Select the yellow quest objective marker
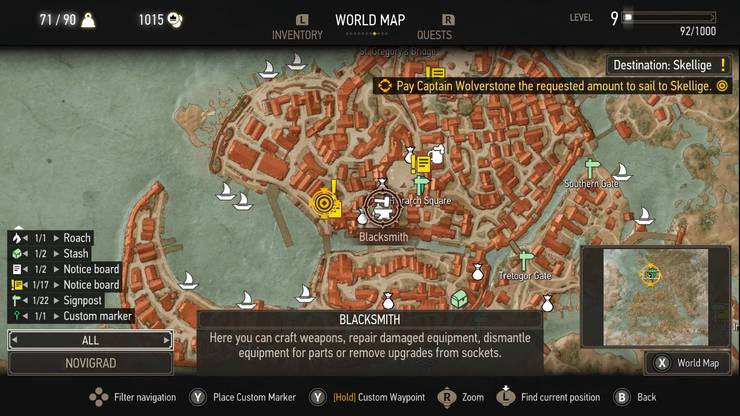This screenshot has height=416, width=740. (324, 203)
